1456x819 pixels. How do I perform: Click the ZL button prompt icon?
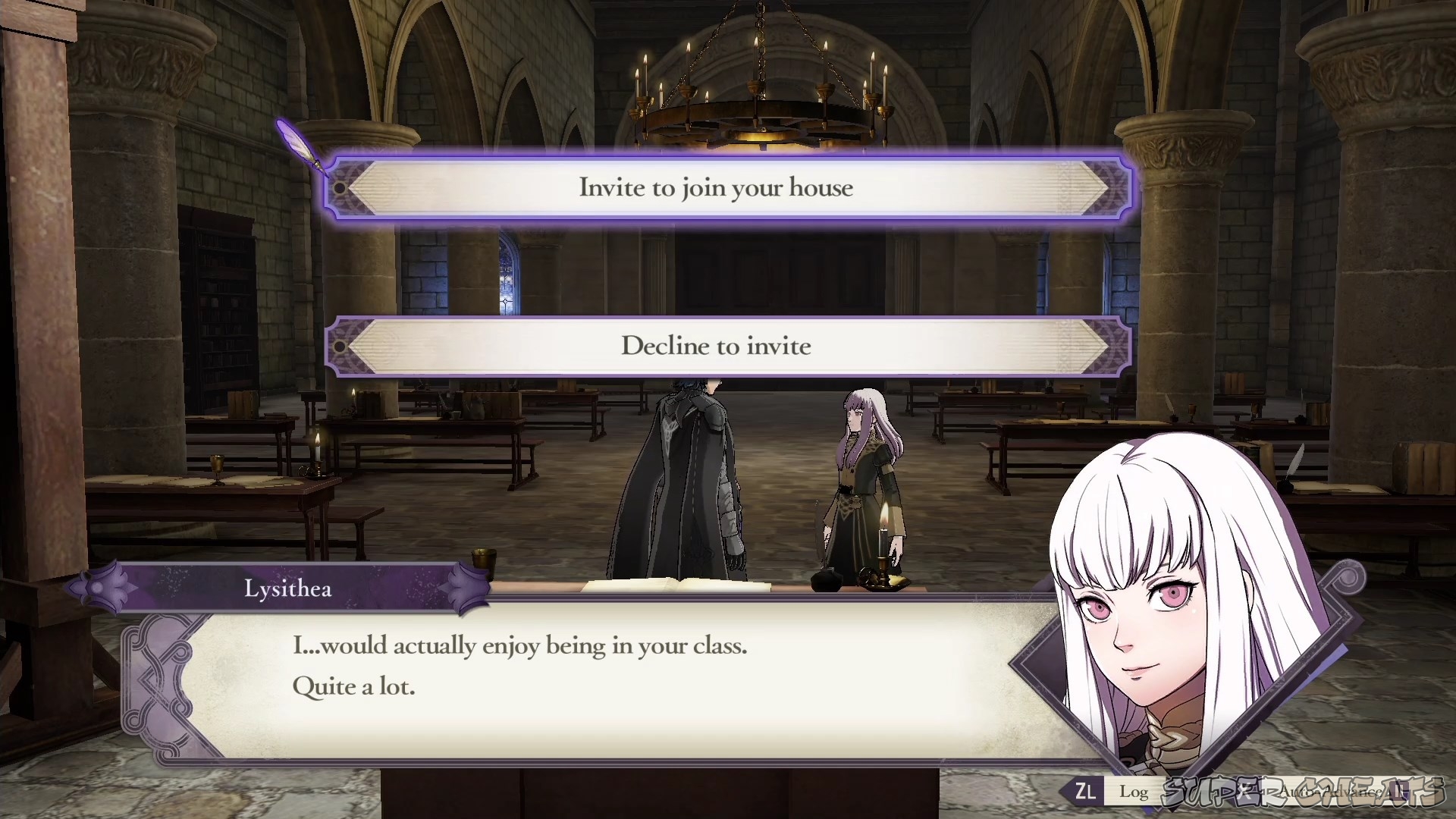[x=1086, y=792]
